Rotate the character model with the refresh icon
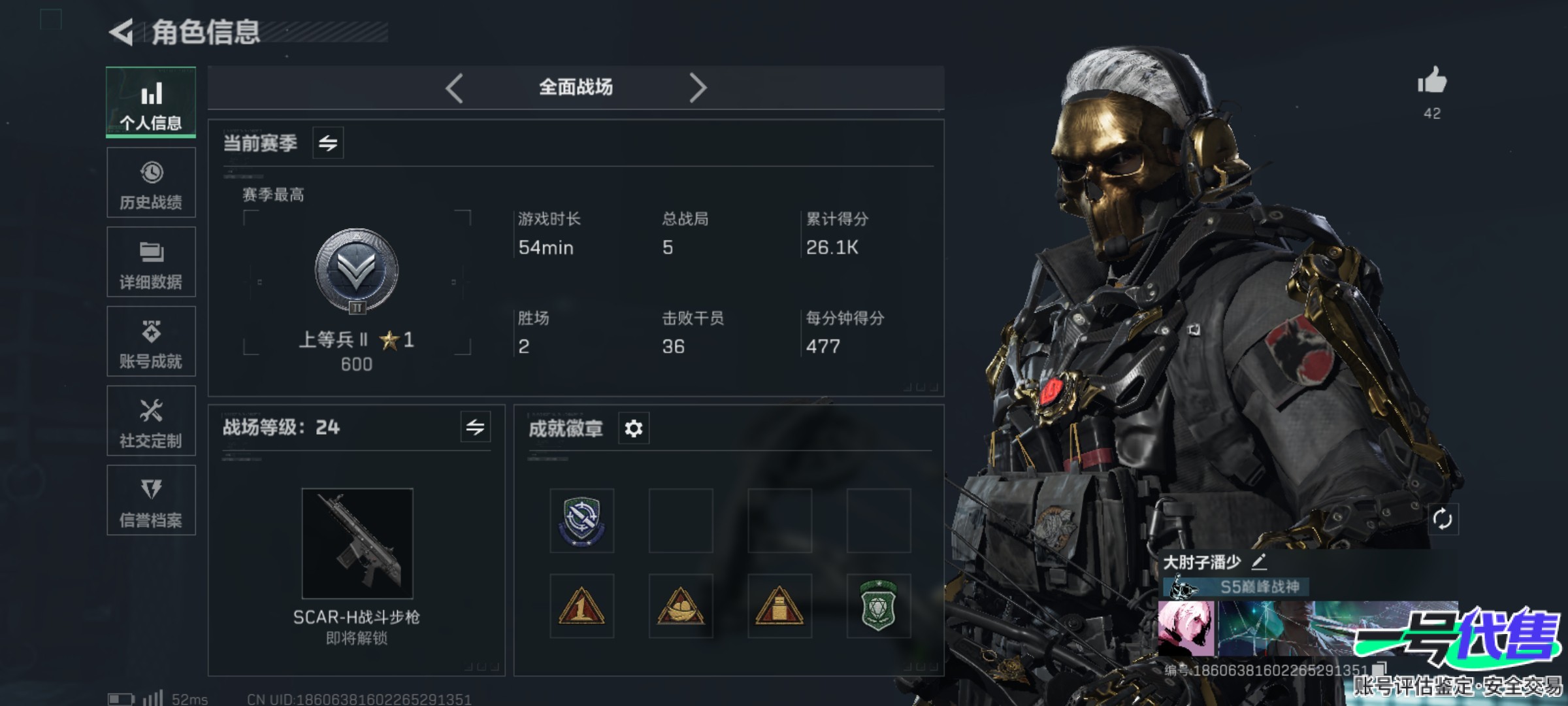Image resolution: width=1568 pixels, height=706 pixels. click(1442, 520)
